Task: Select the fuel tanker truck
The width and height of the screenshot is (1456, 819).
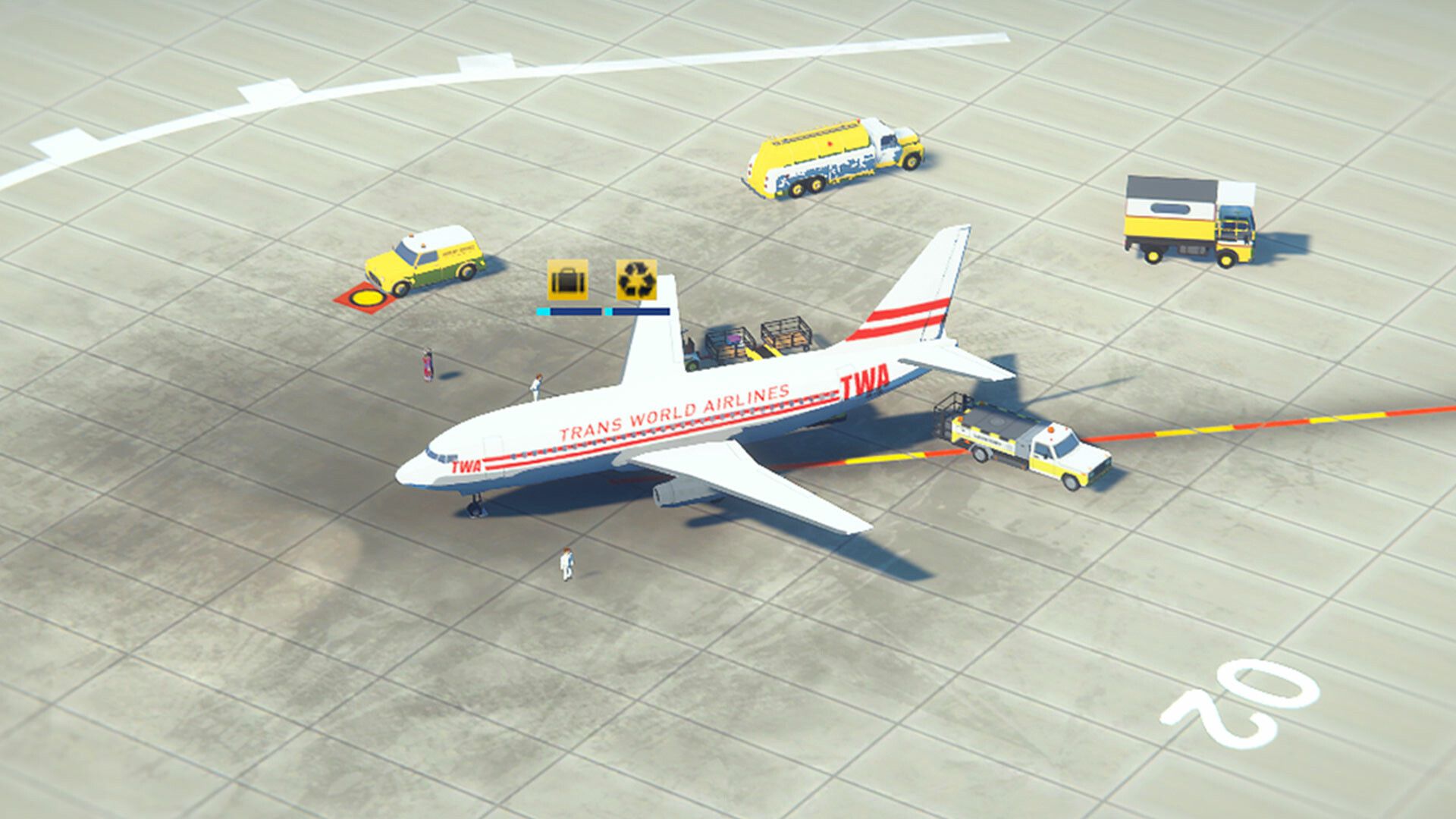Action: coord(827,152)
